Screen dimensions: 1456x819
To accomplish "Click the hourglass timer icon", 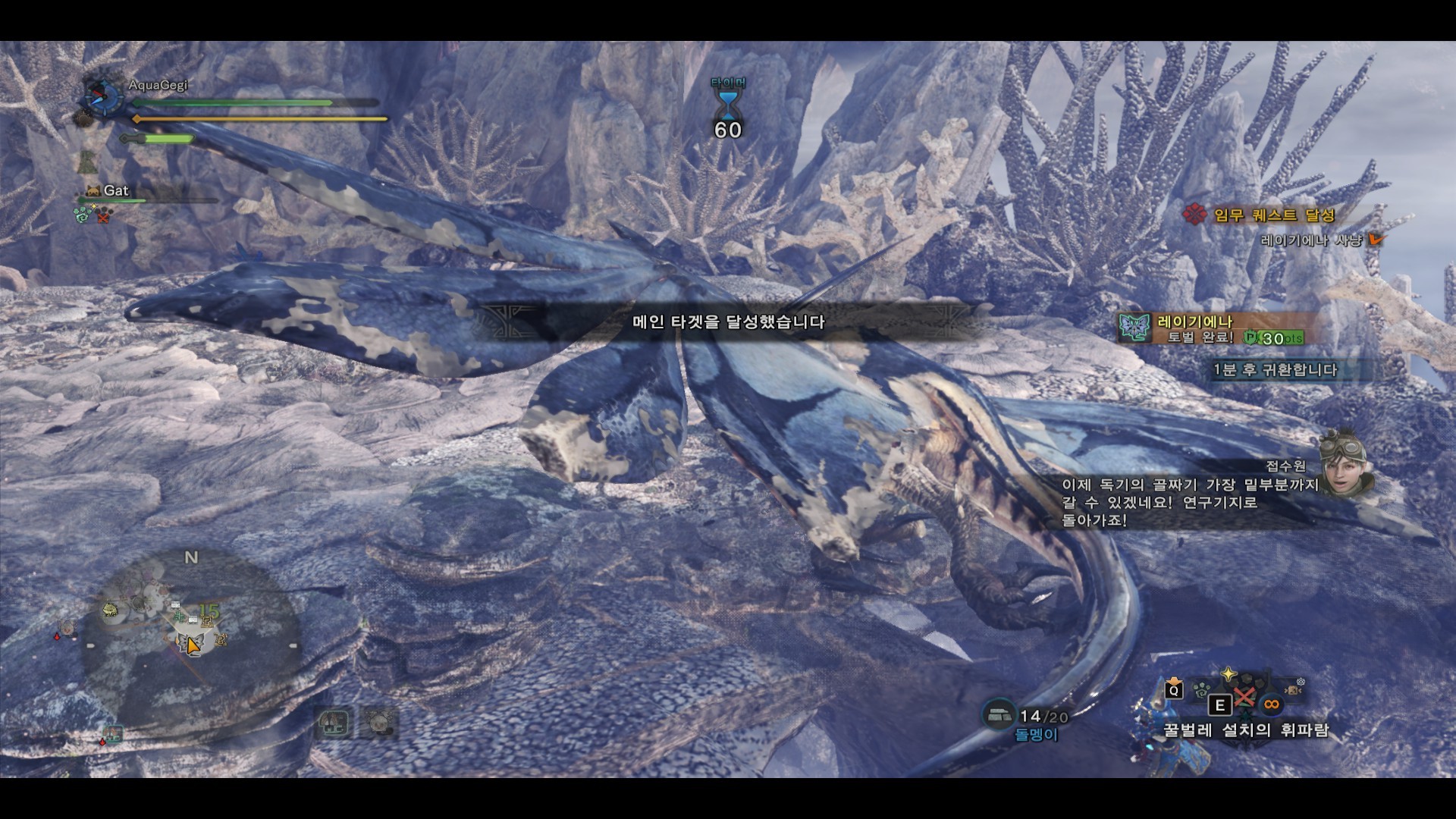I will click(x=728, y=102).
